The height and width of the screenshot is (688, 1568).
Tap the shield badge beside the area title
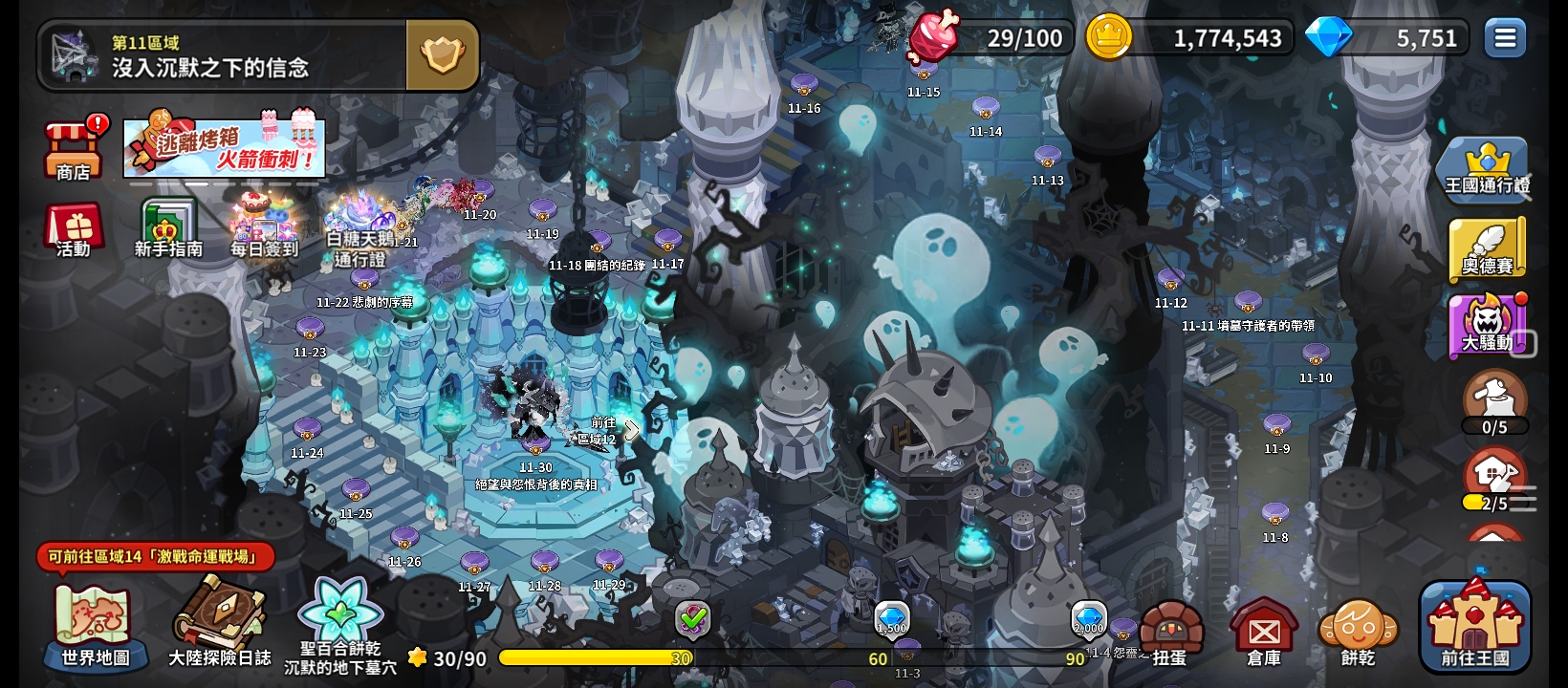point(443,56)
